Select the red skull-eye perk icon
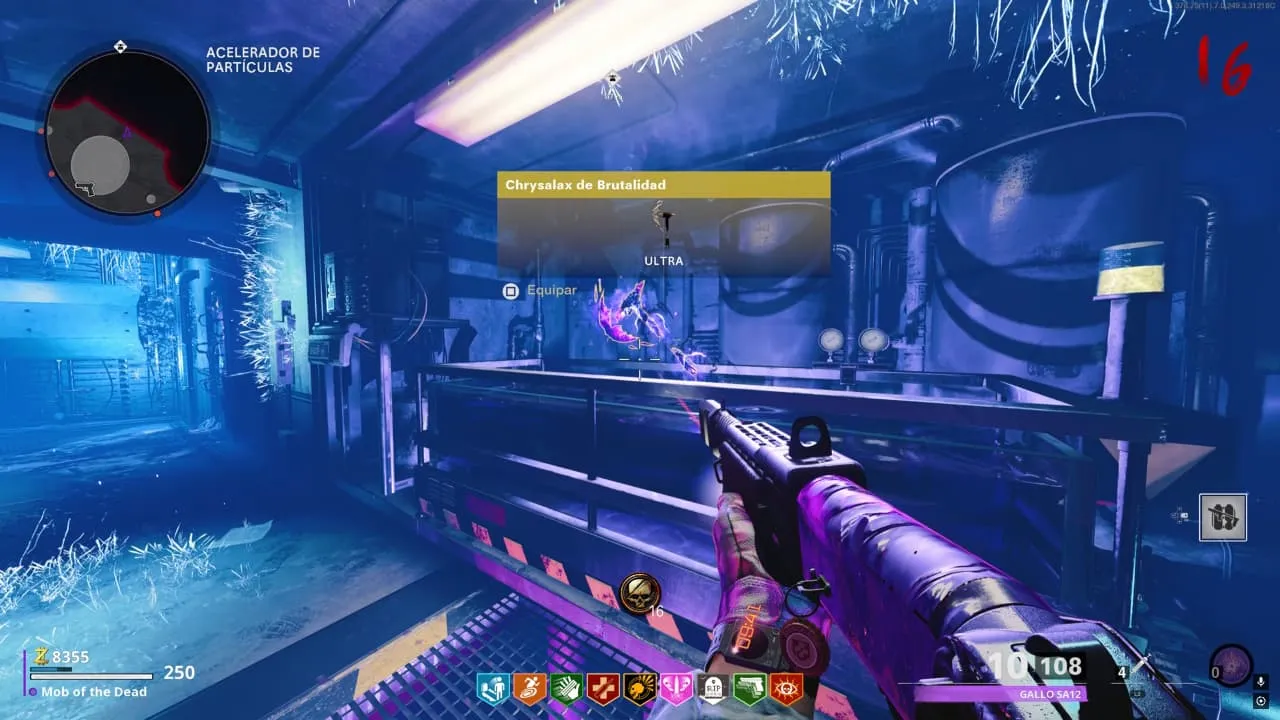The image size is (1280, 720). (786, 689)
